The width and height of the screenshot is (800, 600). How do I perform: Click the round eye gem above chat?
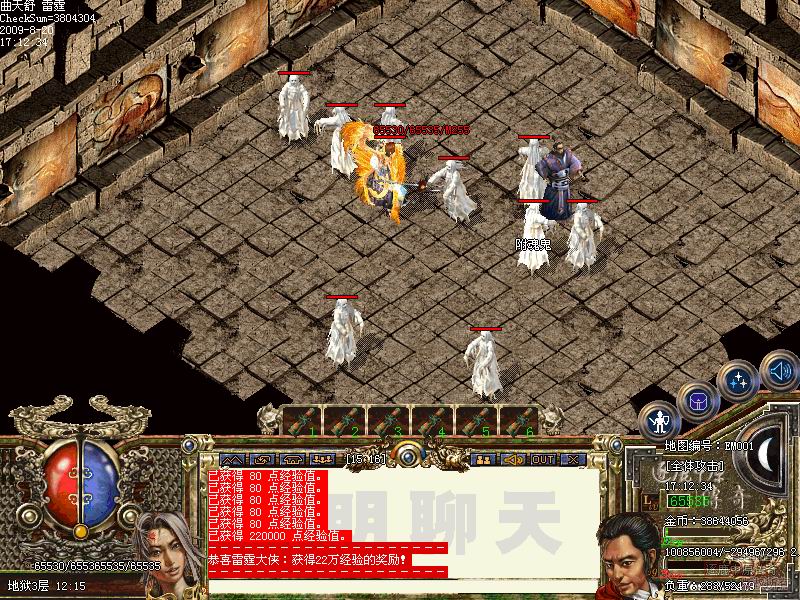(x=405, y=455)
